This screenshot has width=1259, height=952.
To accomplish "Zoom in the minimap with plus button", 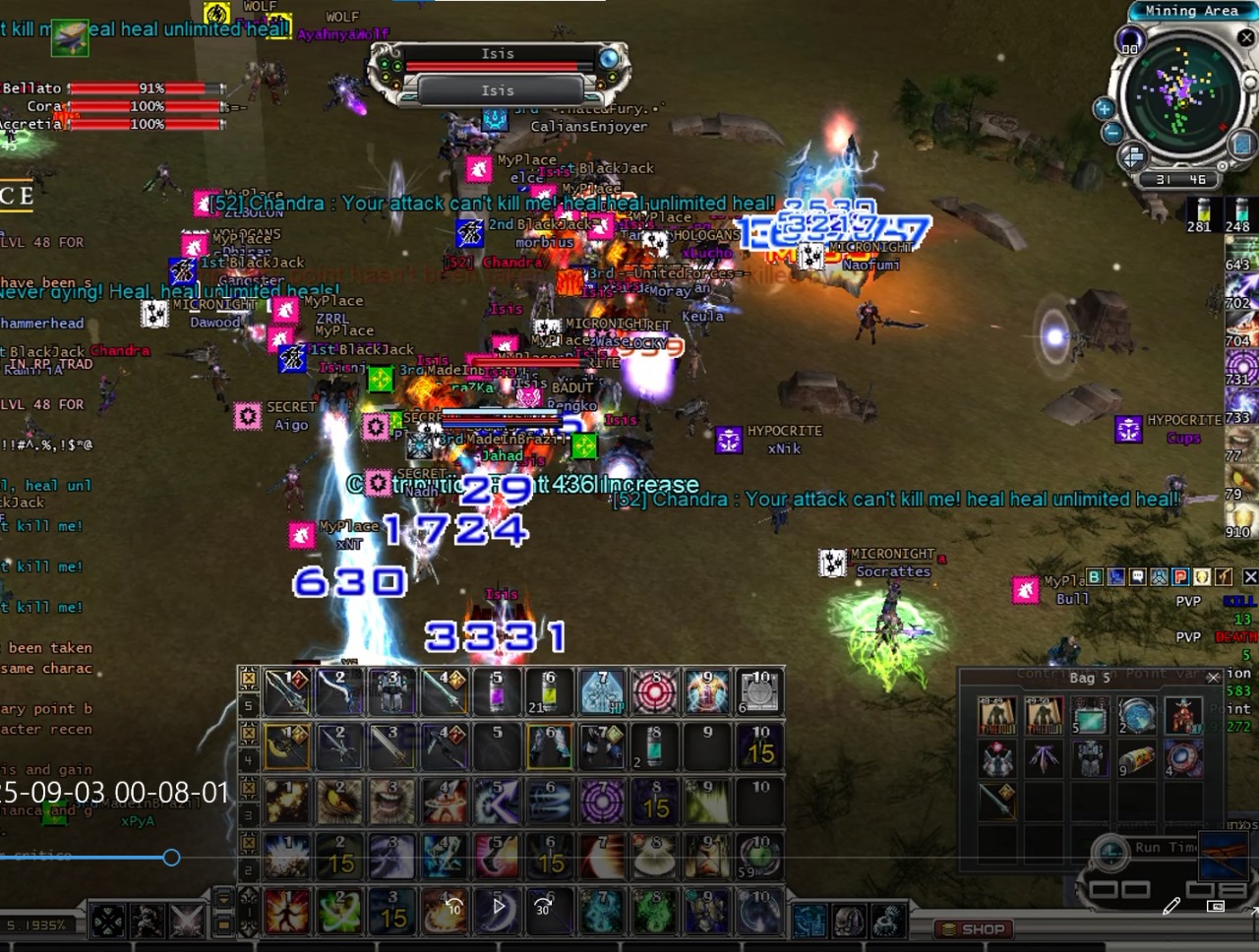I will [1105, 109].
